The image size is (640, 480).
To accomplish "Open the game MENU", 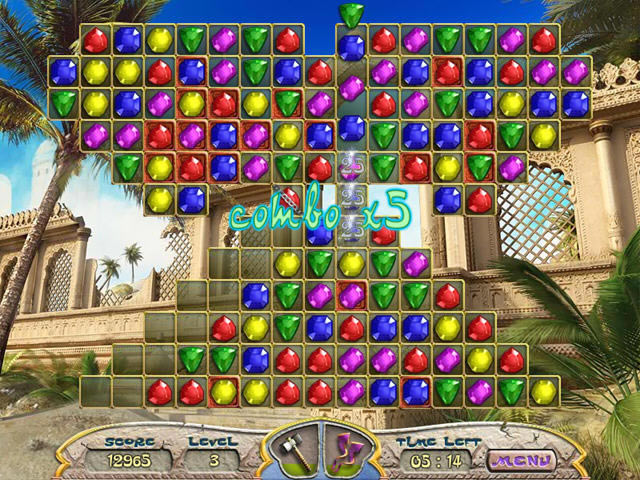I will (x=520, y=461).
